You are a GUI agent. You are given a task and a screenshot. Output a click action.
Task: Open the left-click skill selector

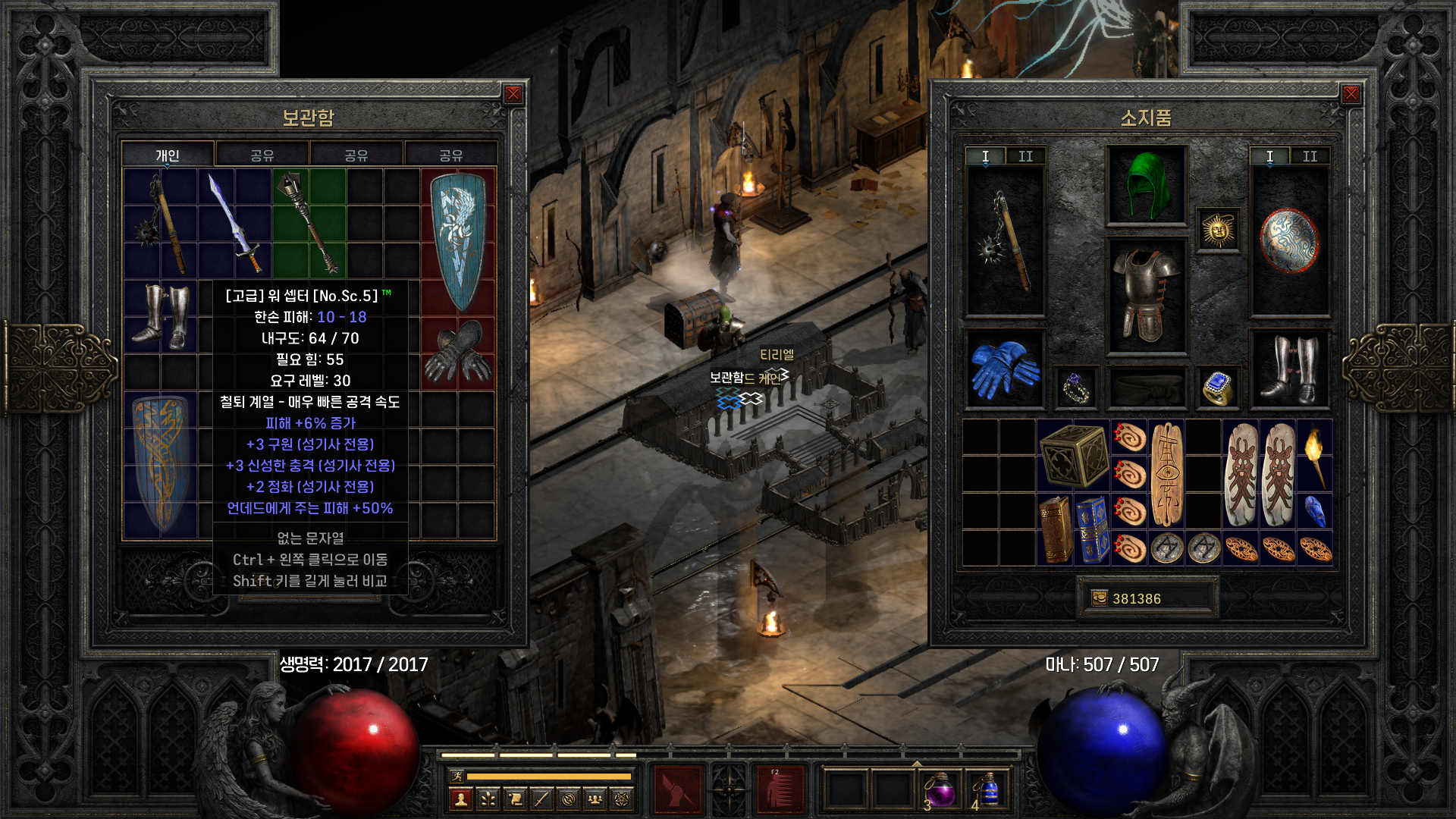(x=678, y=790)
